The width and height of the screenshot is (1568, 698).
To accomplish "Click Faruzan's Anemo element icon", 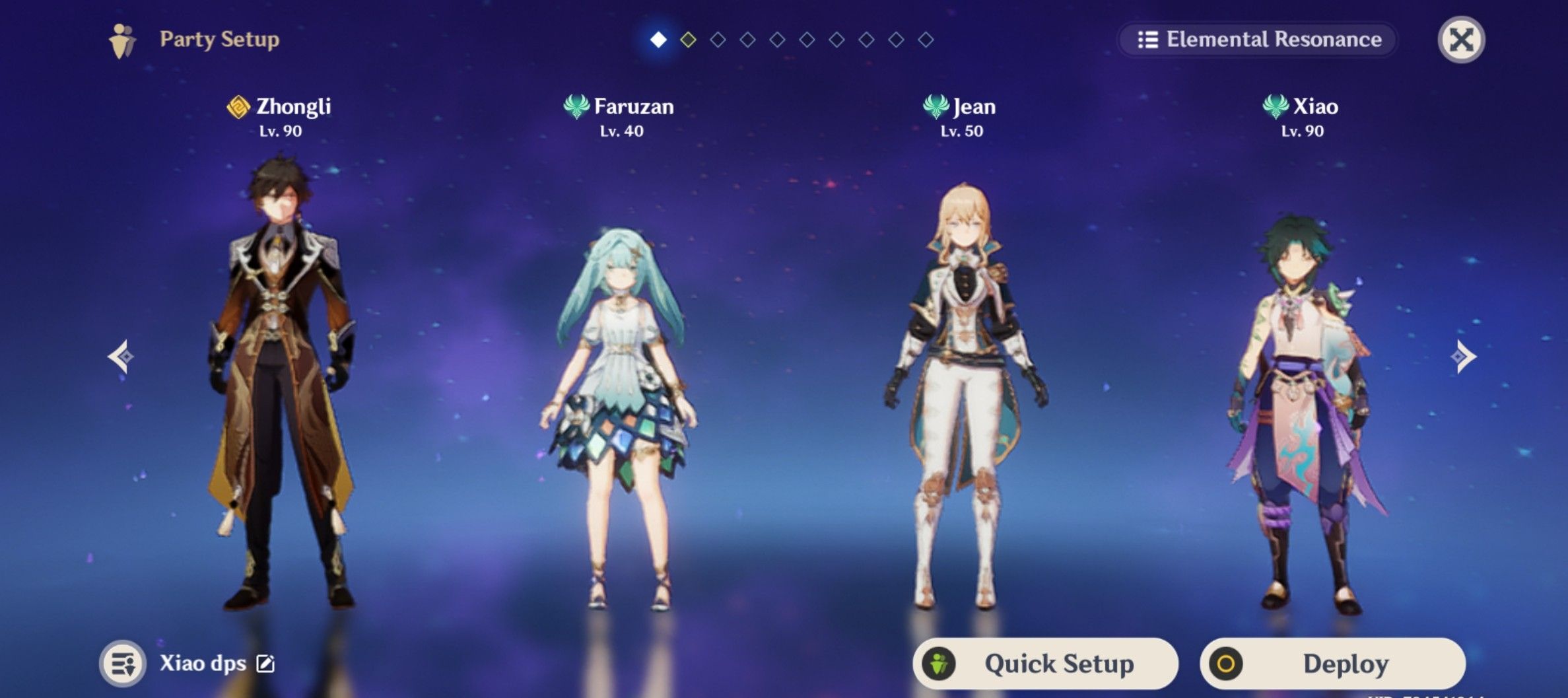I will pyautogui.click(x=576, y=107).
